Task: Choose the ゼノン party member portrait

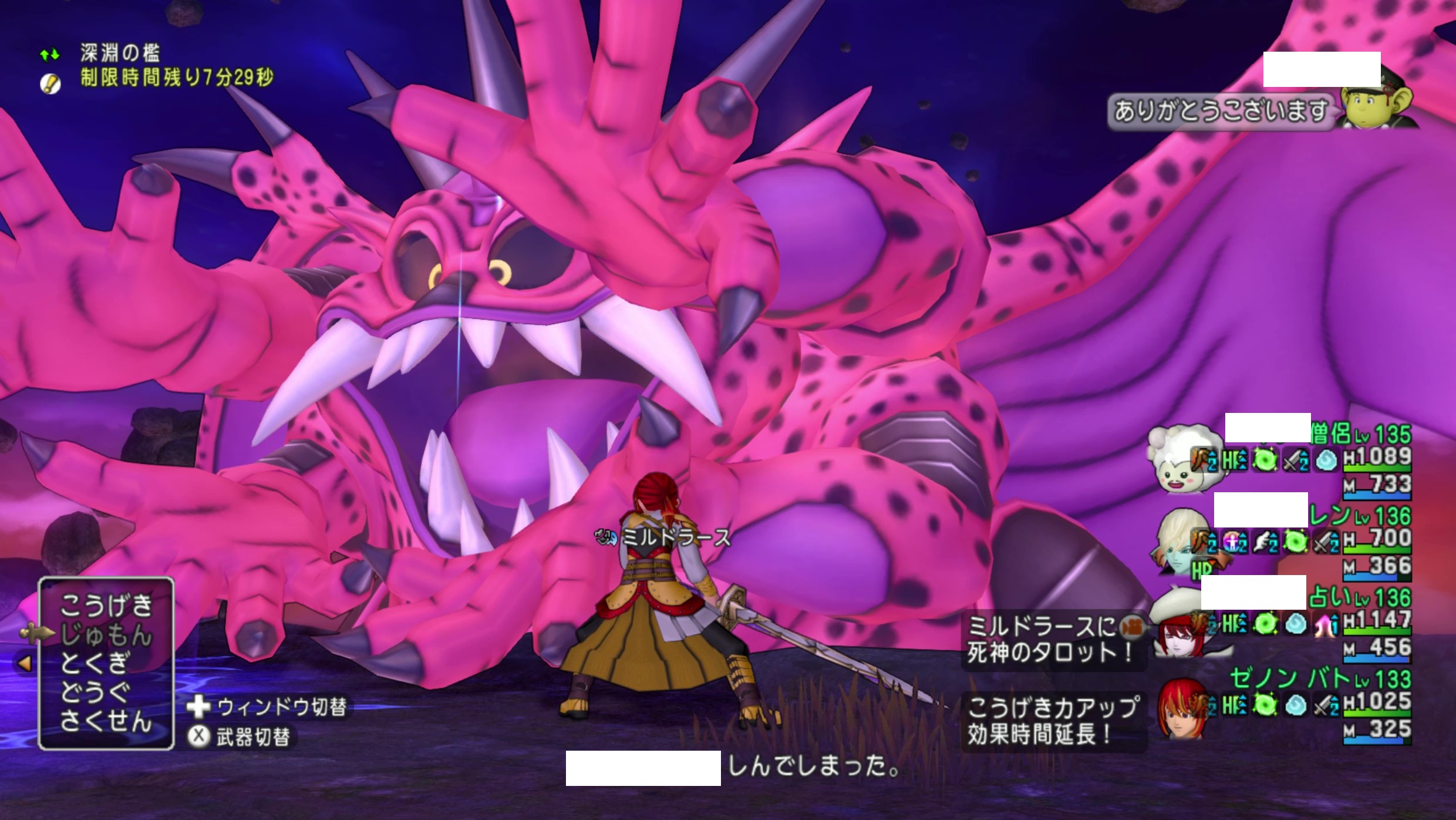Action: (x=1182, y=708)
